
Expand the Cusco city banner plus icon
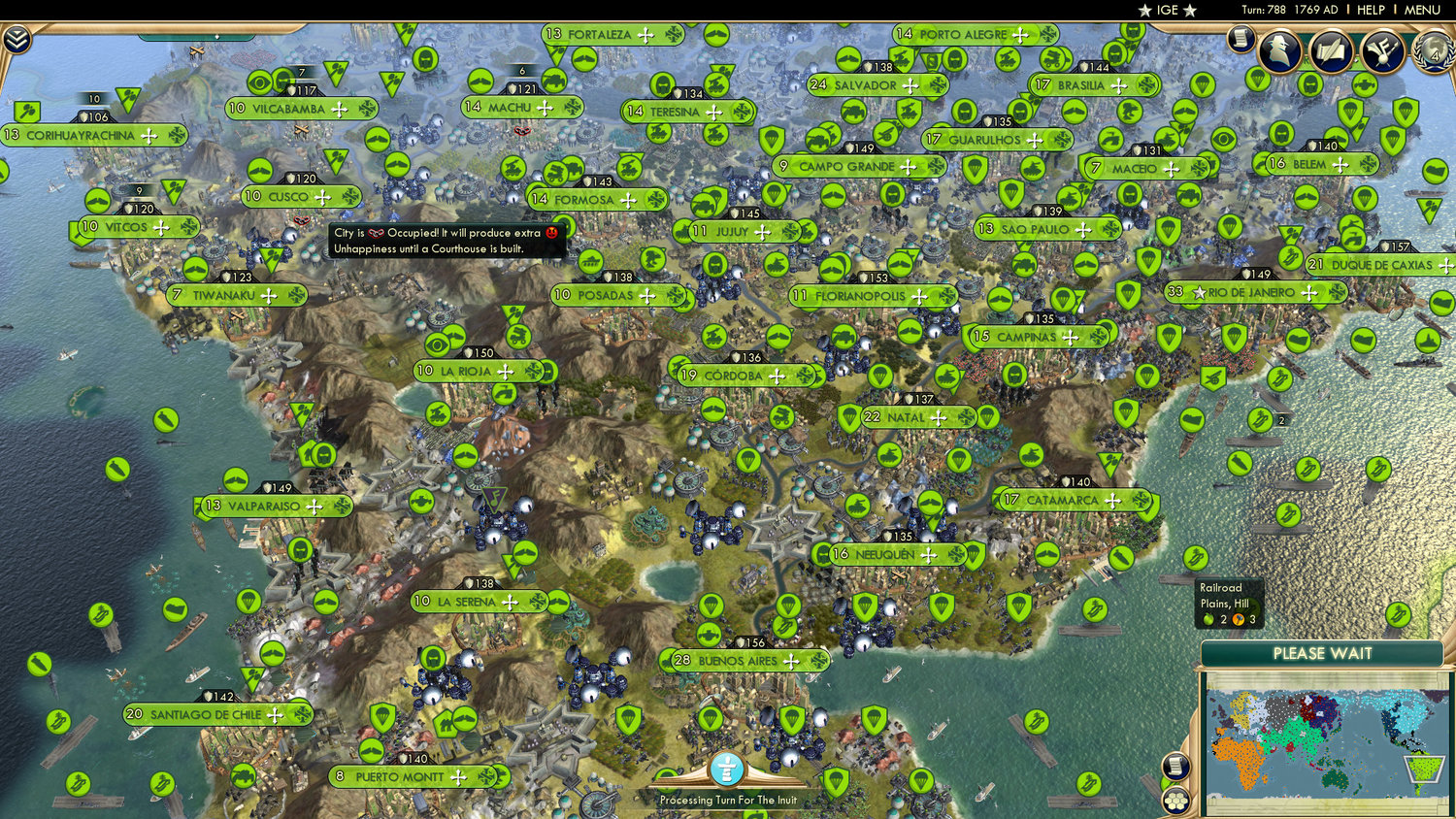324,196
